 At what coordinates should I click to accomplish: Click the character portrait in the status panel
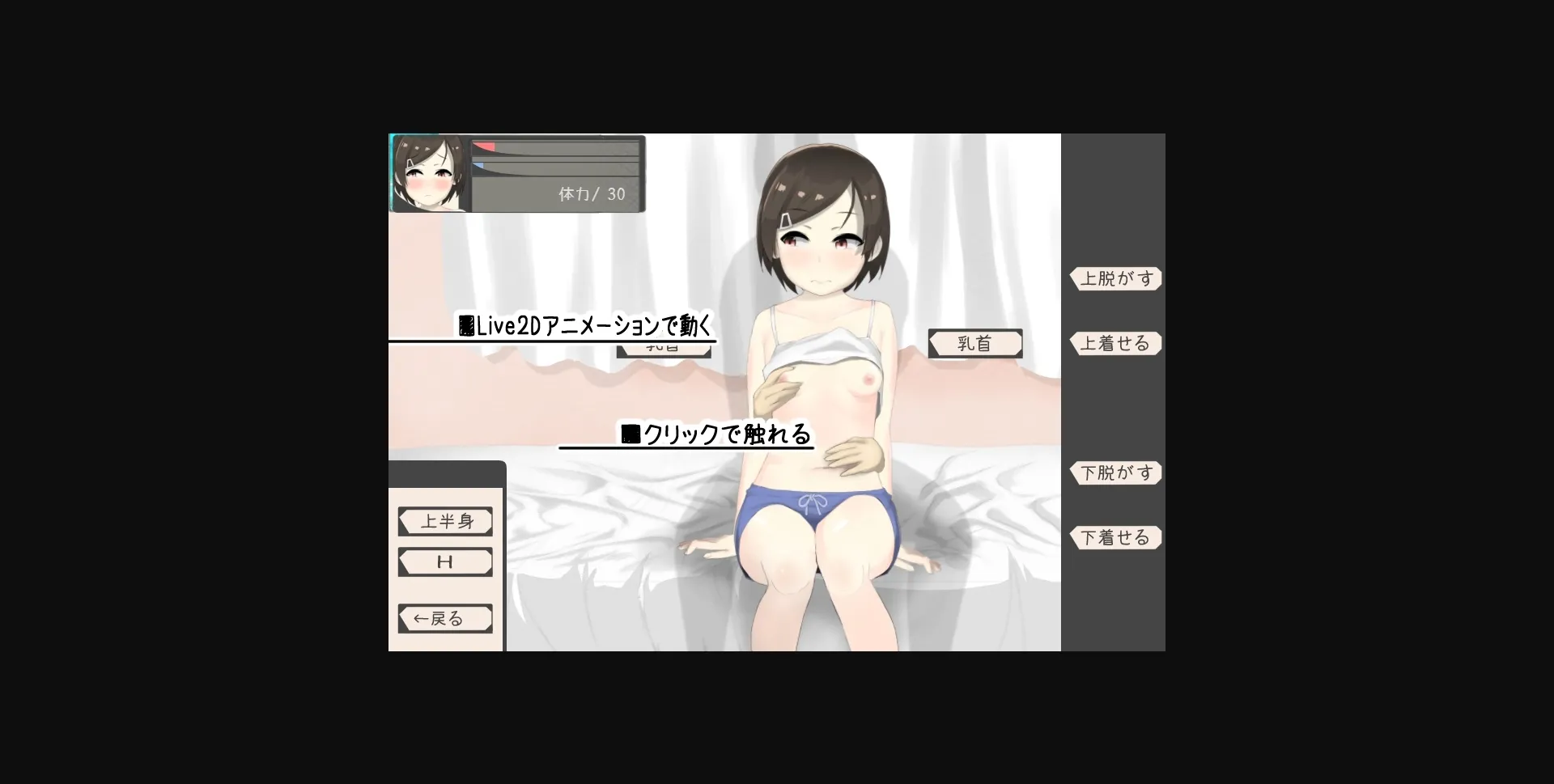(x=430, y=173)
